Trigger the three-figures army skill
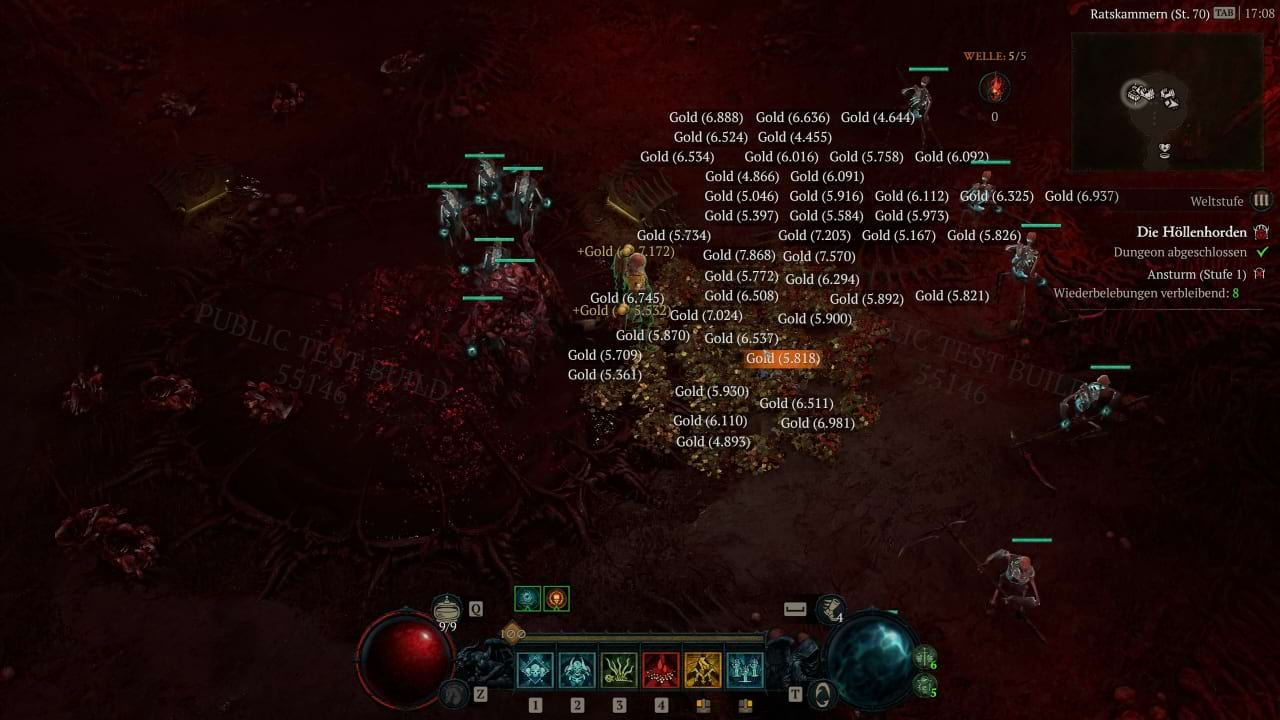1280x720 pixels. (745, 670)
